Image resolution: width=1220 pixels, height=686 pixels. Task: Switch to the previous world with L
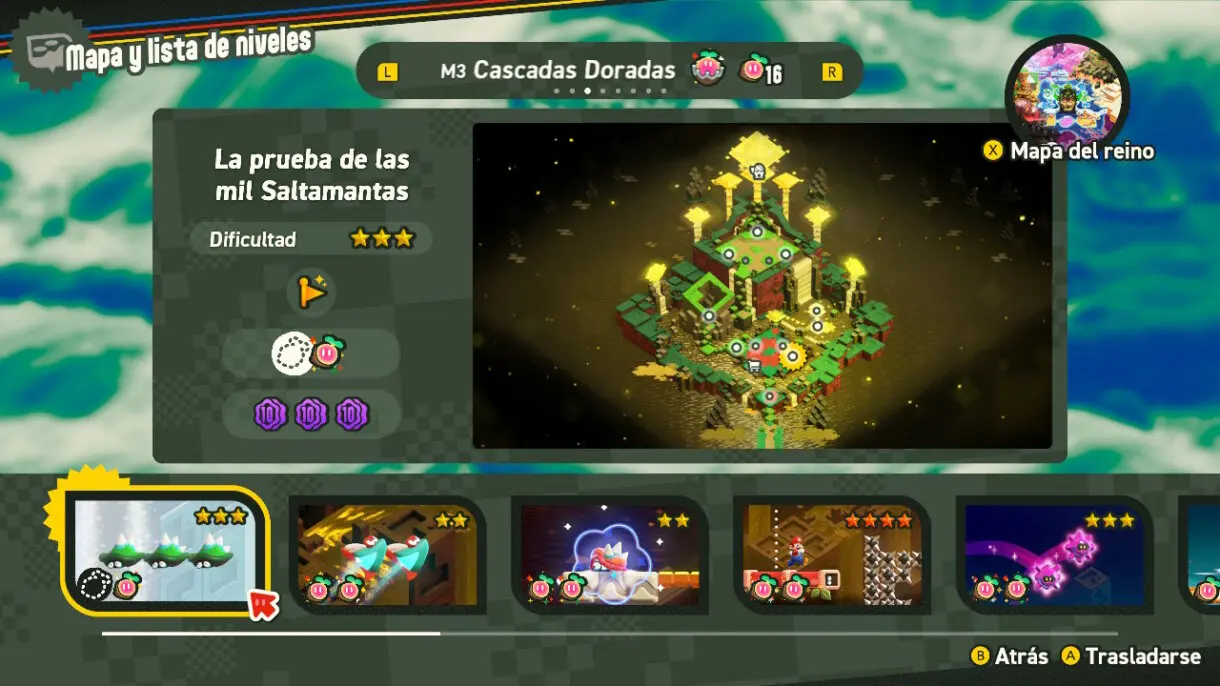pyautogui.click(x=387, y=72)
